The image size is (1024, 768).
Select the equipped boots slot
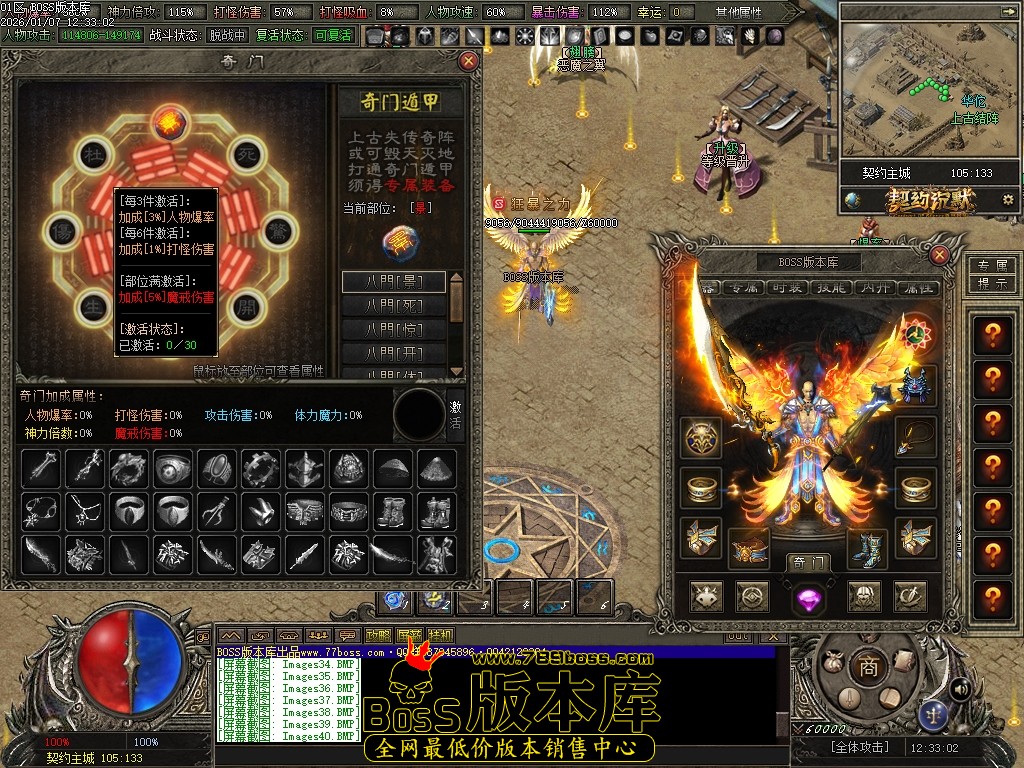click(867, 549)
